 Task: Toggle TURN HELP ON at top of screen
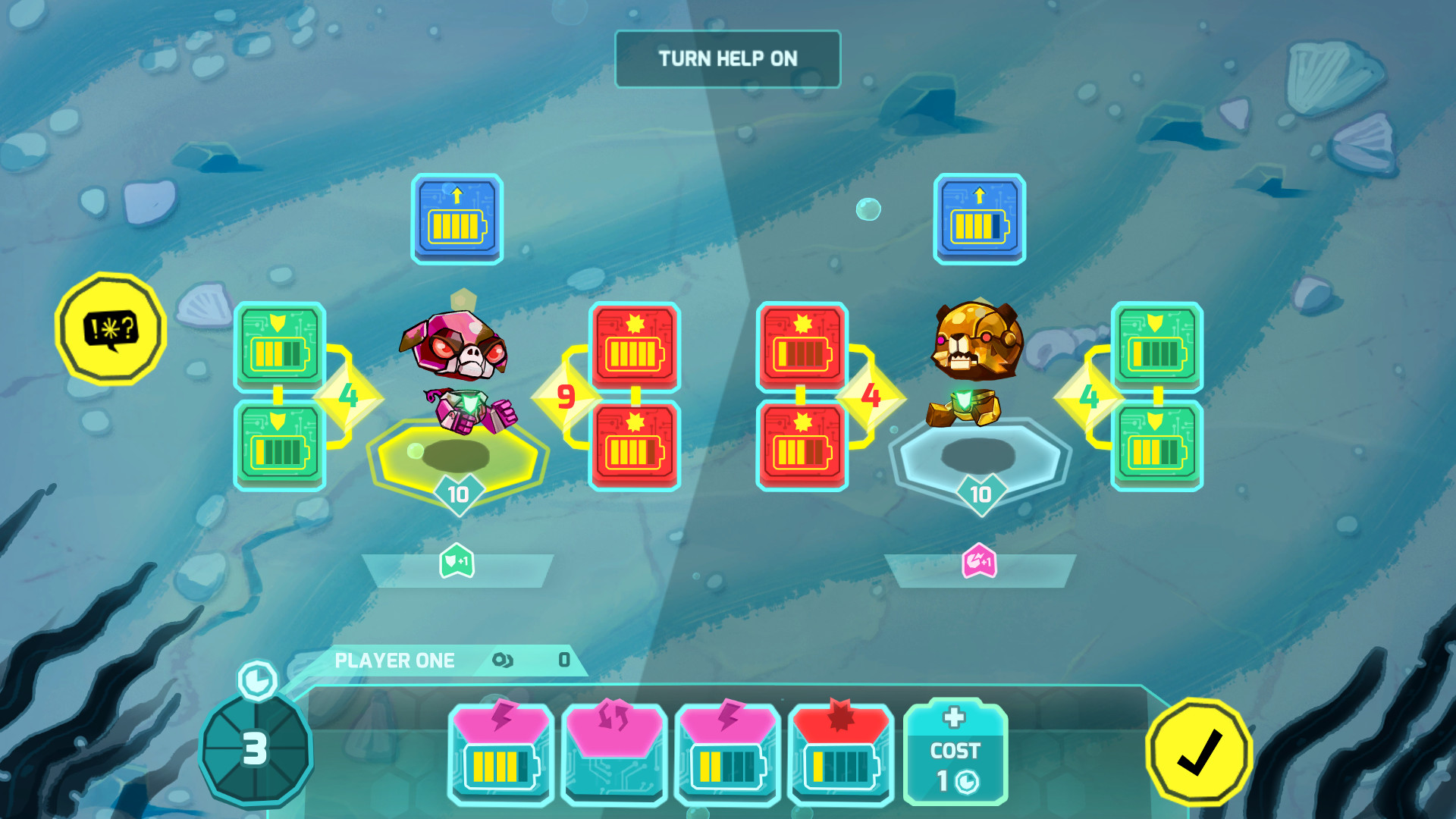(728, 58)
